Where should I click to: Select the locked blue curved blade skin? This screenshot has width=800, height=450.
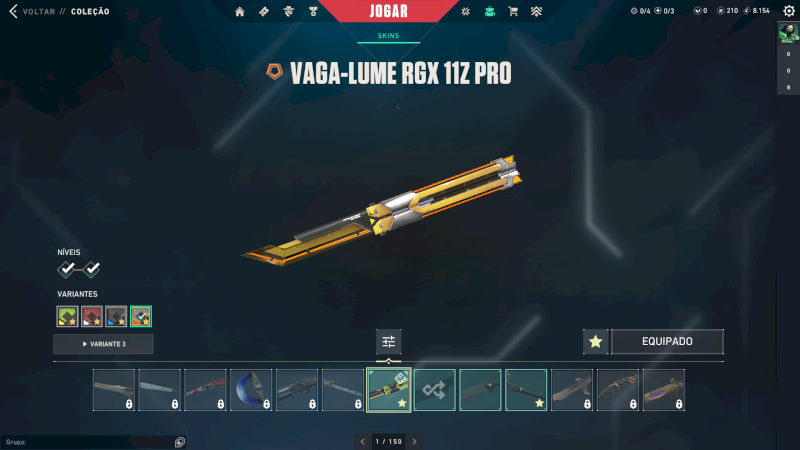pos(251,390)
